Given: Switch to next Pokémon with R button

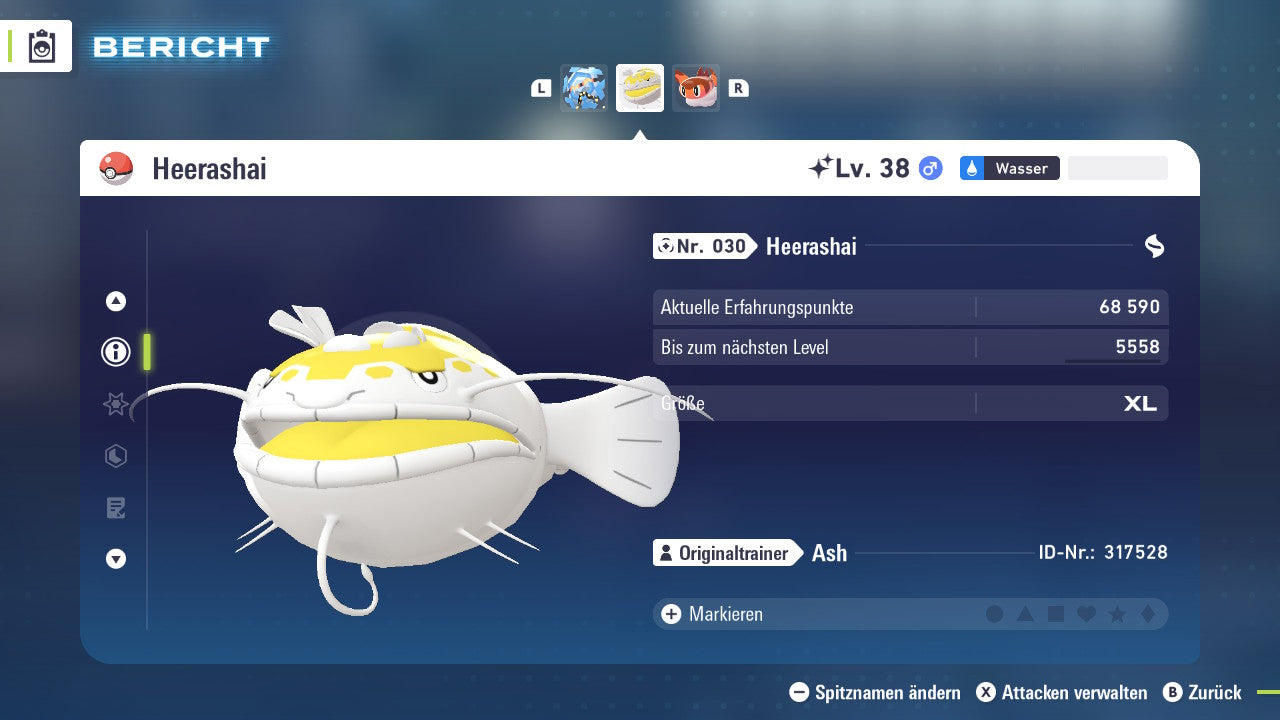Looking at the screenshot, I should coord(738,88).
